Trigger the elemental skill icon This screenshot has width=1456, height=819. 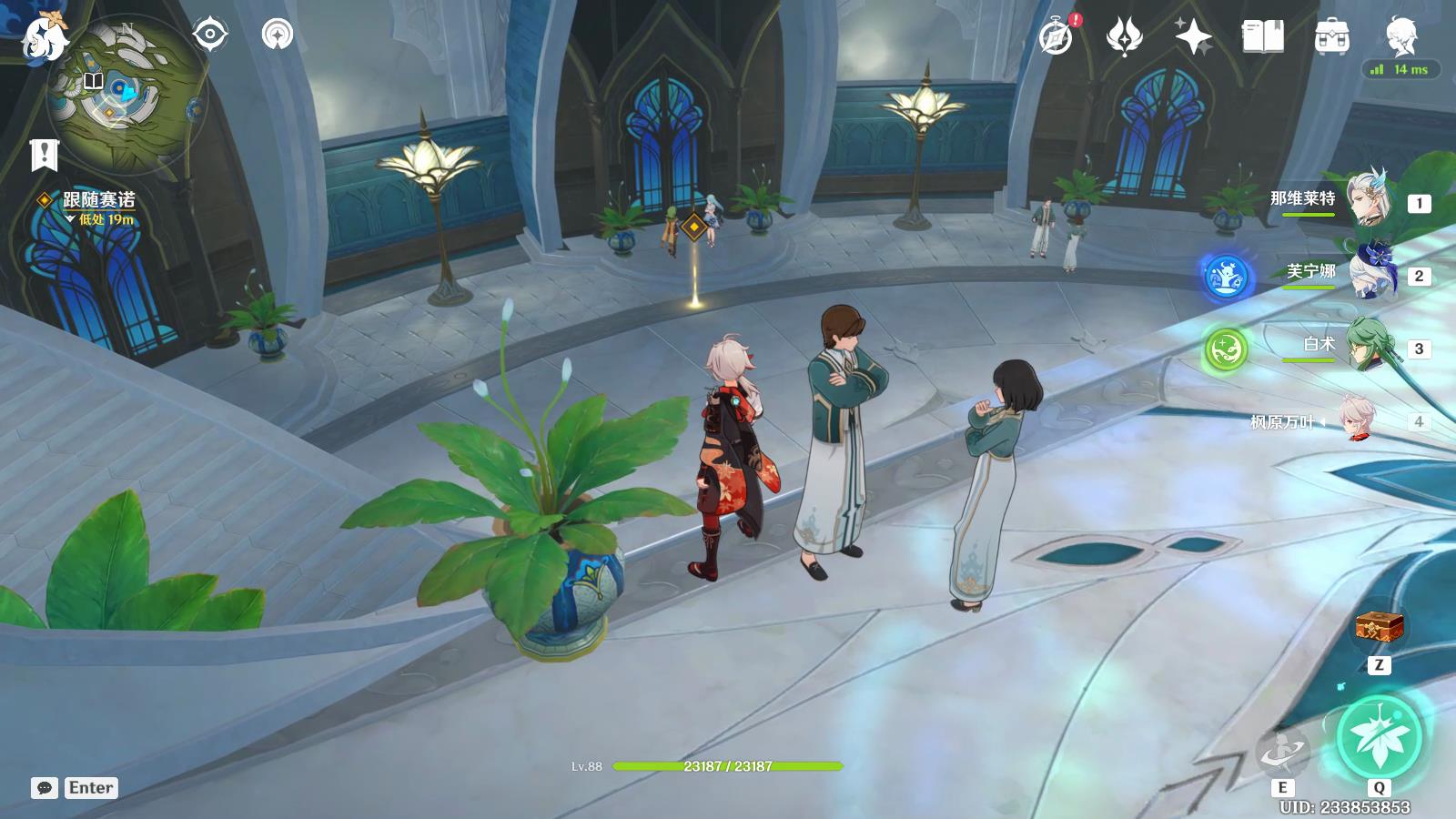pyautogui.click(x=1282, y=752)
